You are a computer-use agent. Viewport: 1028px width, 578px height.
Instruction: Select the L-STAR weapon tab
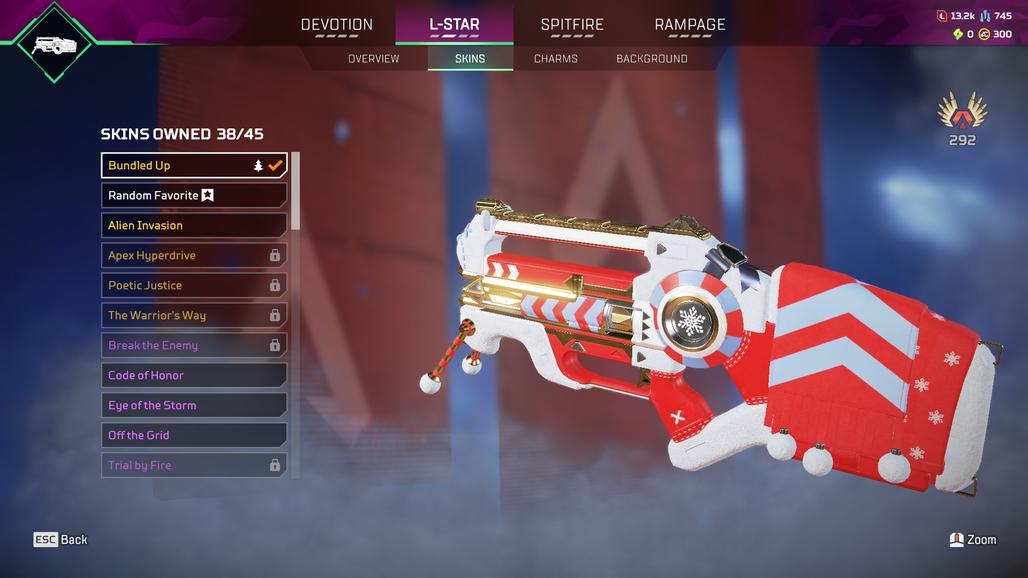click(x=454, y=25)
